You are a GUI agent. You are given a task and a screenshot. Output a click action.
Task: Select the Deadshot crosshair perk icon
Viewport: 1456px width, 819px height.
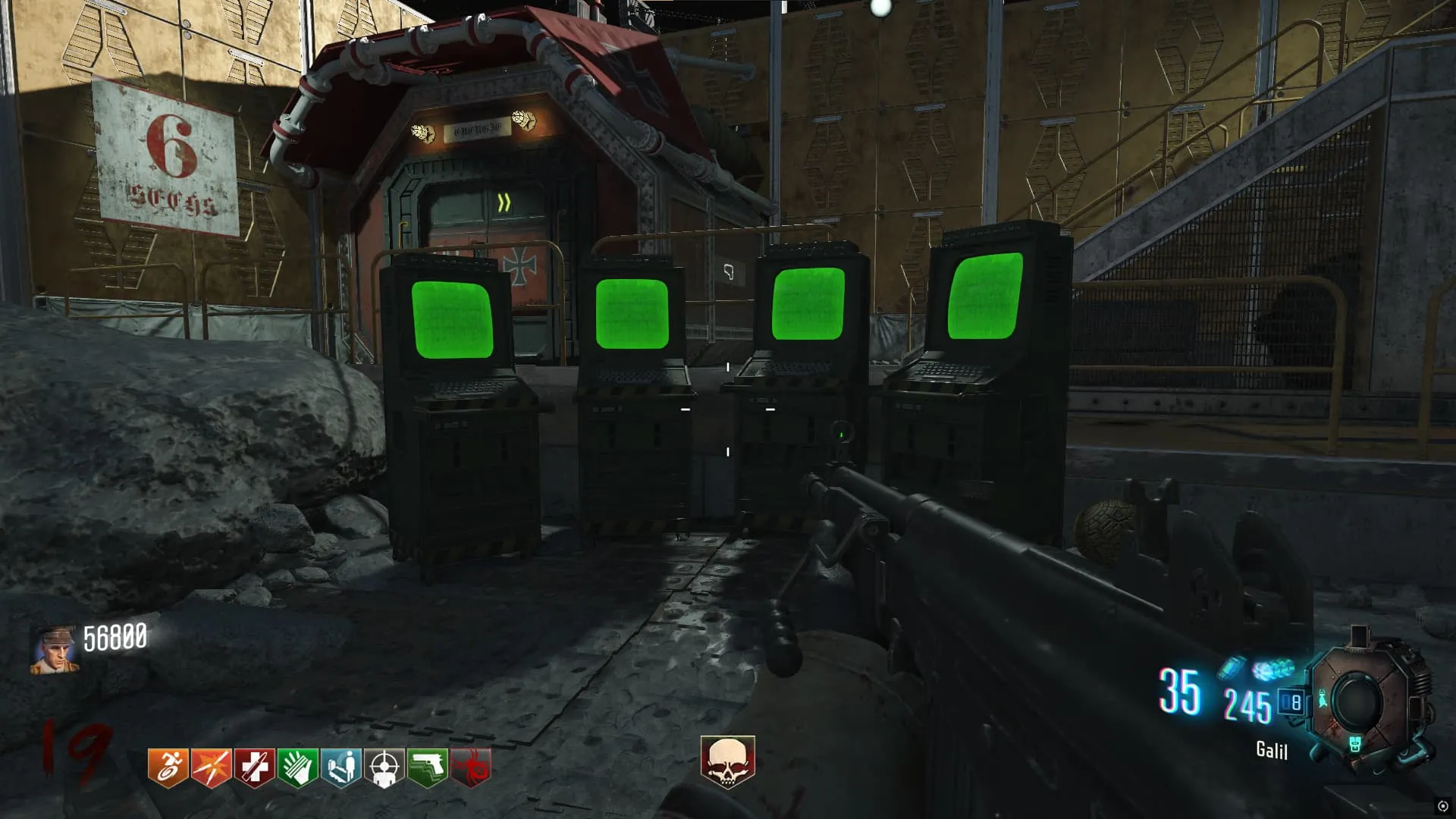pyautogui.click(x=384, y=767)
